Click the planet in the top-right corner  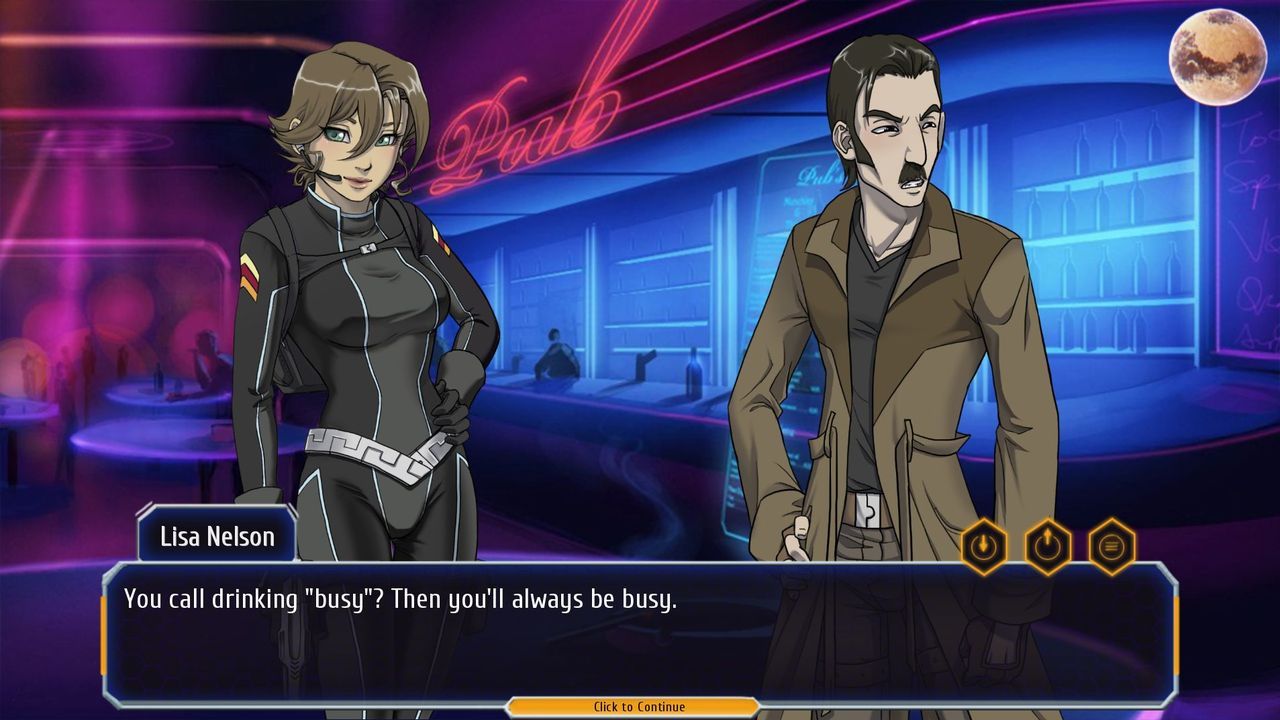[x=1216, y=56]
